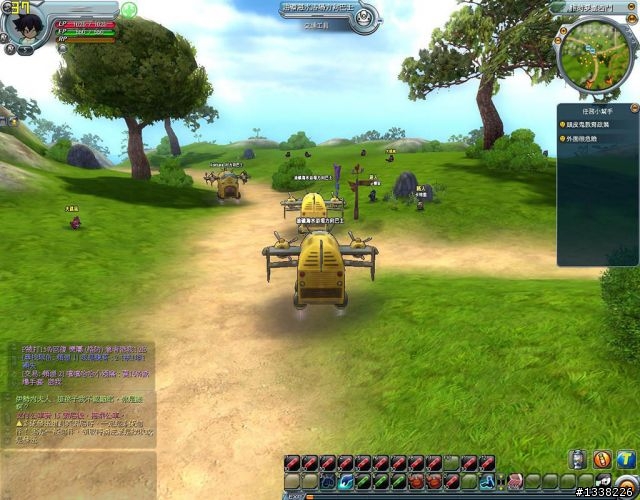Select the vehicle target frame at top

(x=329, y=14)
